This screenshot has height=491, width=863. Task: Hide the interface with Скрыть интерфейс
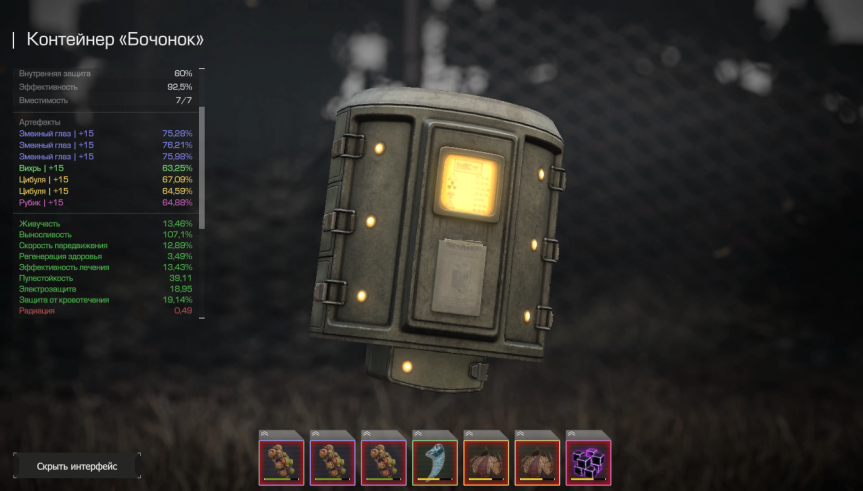pos(77,466)
